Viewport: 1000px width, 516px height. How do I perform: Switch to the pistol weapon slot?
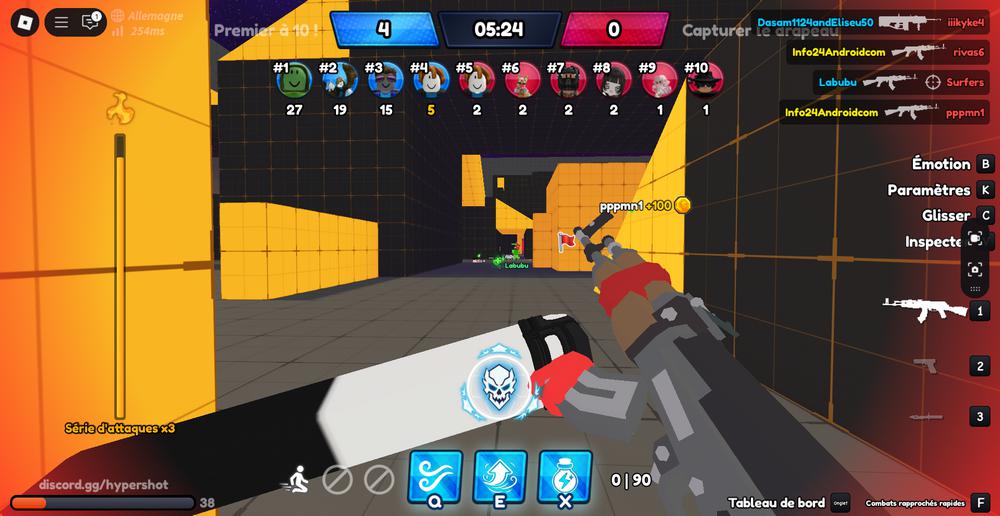tap(925, 366)
